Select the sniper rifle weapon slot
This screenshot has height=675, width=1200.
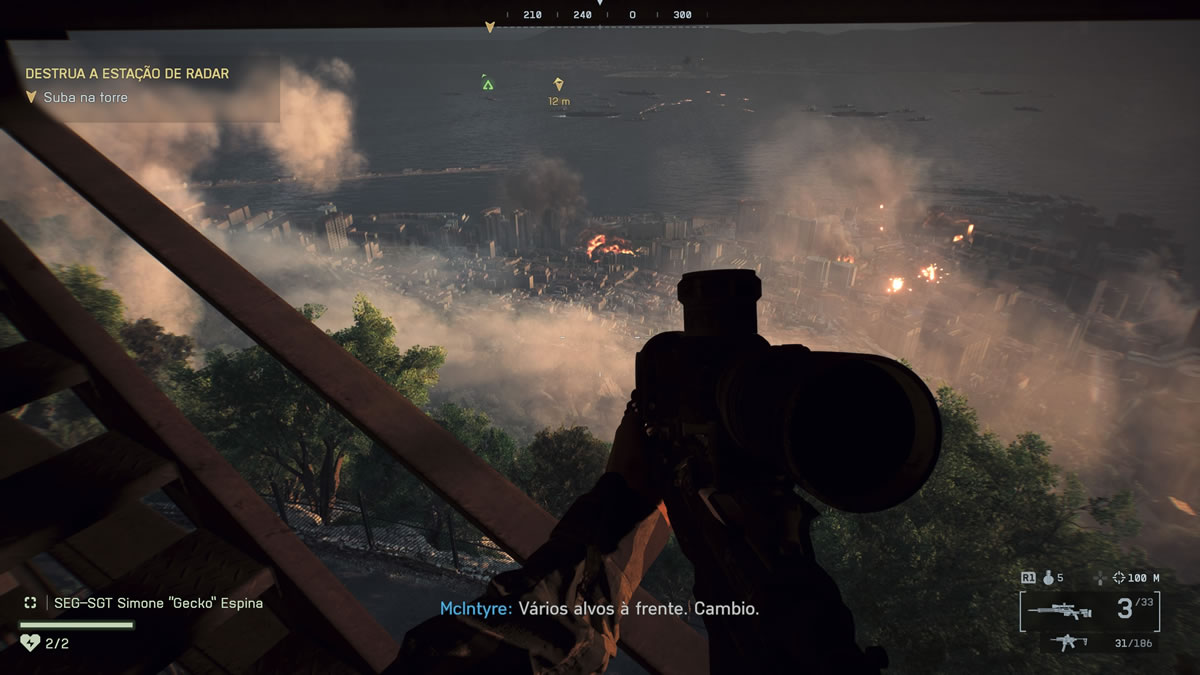click(1063, 610)
